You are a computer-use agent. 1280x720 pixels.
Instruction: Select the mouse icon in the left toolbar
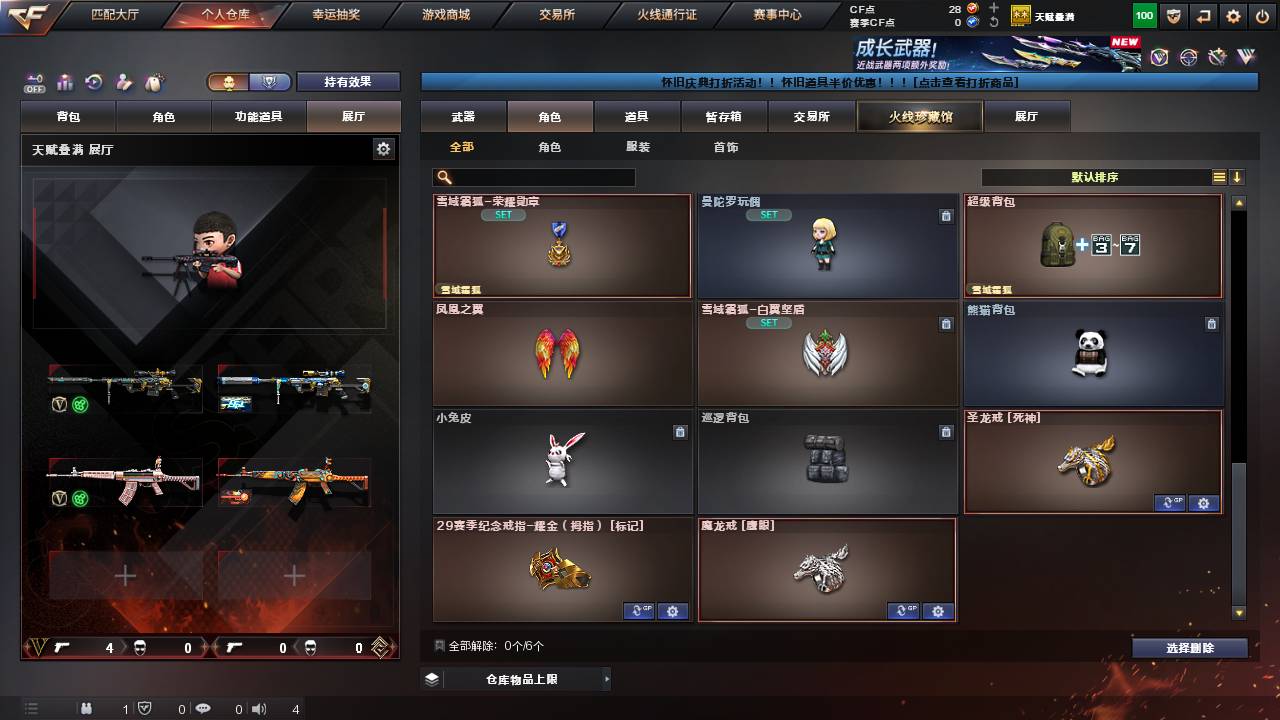pyautogui.click(x=155, y=82)
